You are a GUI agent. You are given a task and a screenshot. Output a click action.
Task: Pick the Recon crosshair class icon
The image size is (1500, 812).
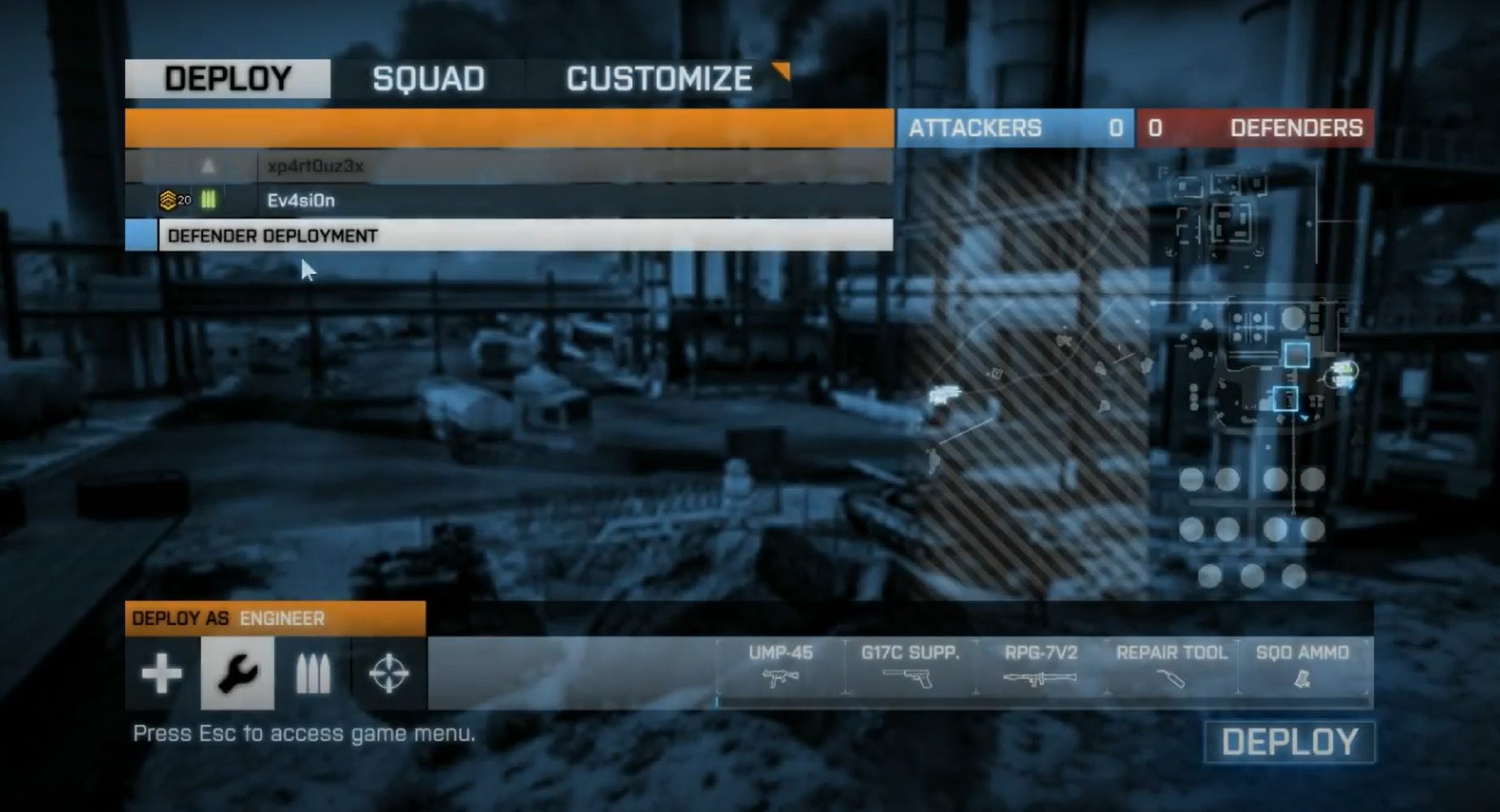pyautogui.click(x=390, y=673)
